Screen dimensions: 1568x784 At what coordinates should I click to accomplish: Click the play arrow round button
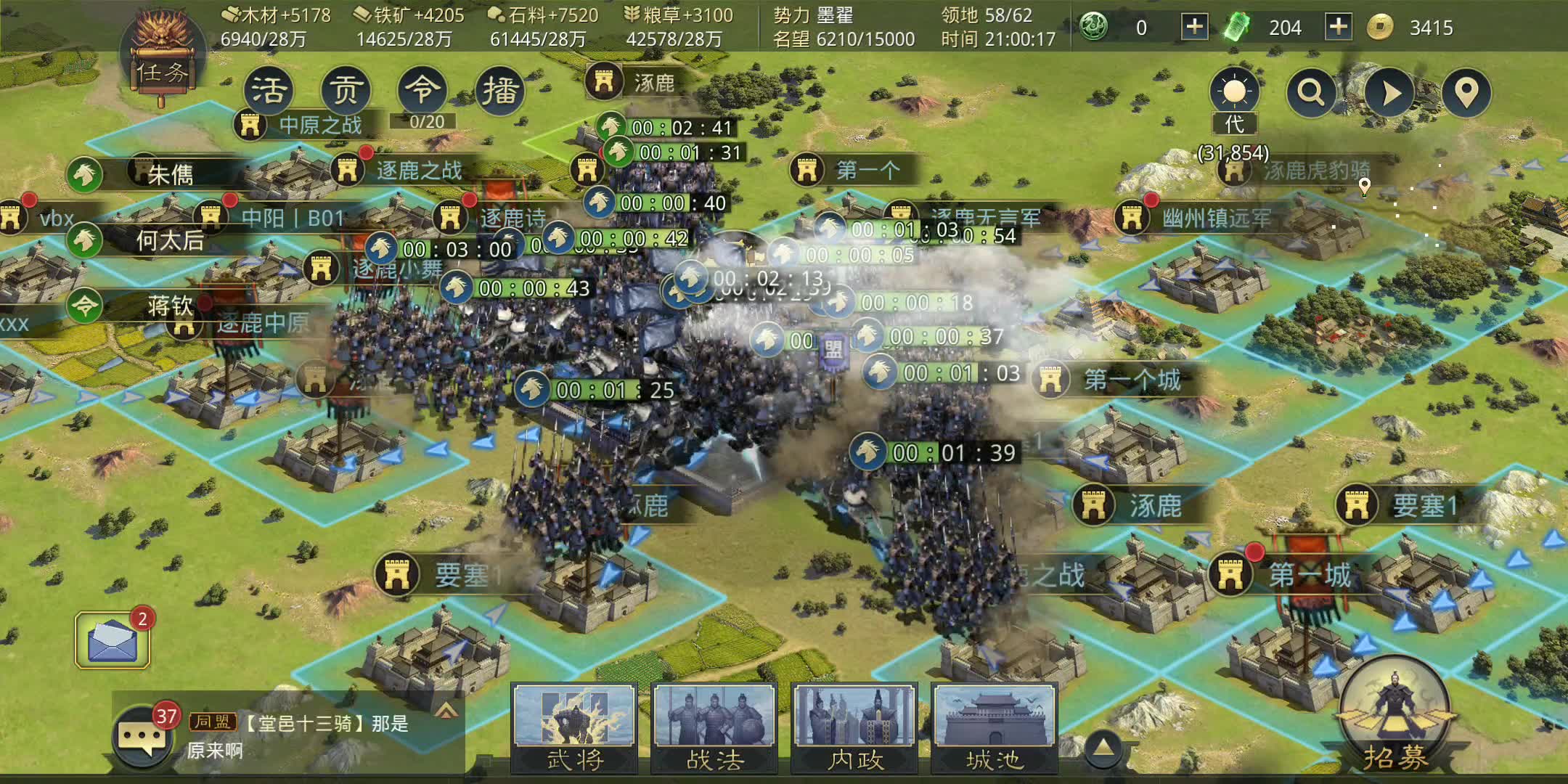1389,93
